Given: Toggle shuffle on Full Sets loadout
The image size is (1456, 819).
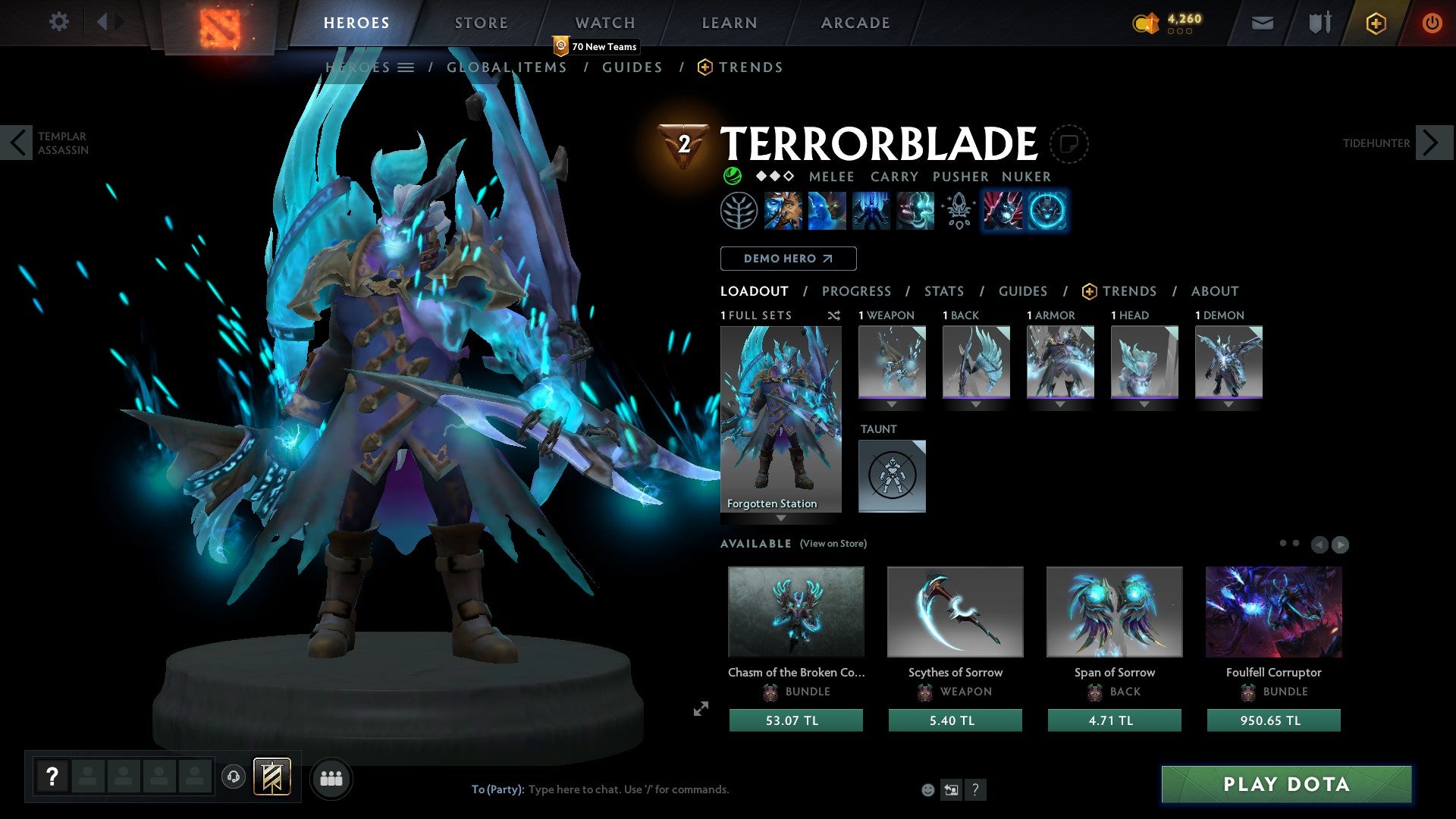Looking at the screenshot, I should tap(833, 315).
